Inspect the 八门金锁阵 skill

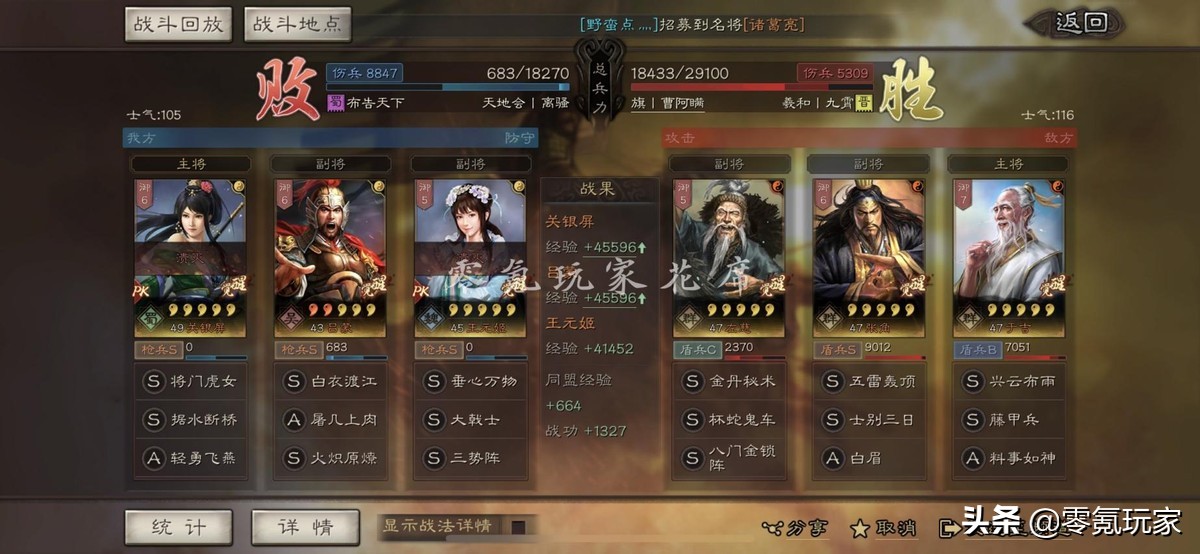(x=730, y=458)
